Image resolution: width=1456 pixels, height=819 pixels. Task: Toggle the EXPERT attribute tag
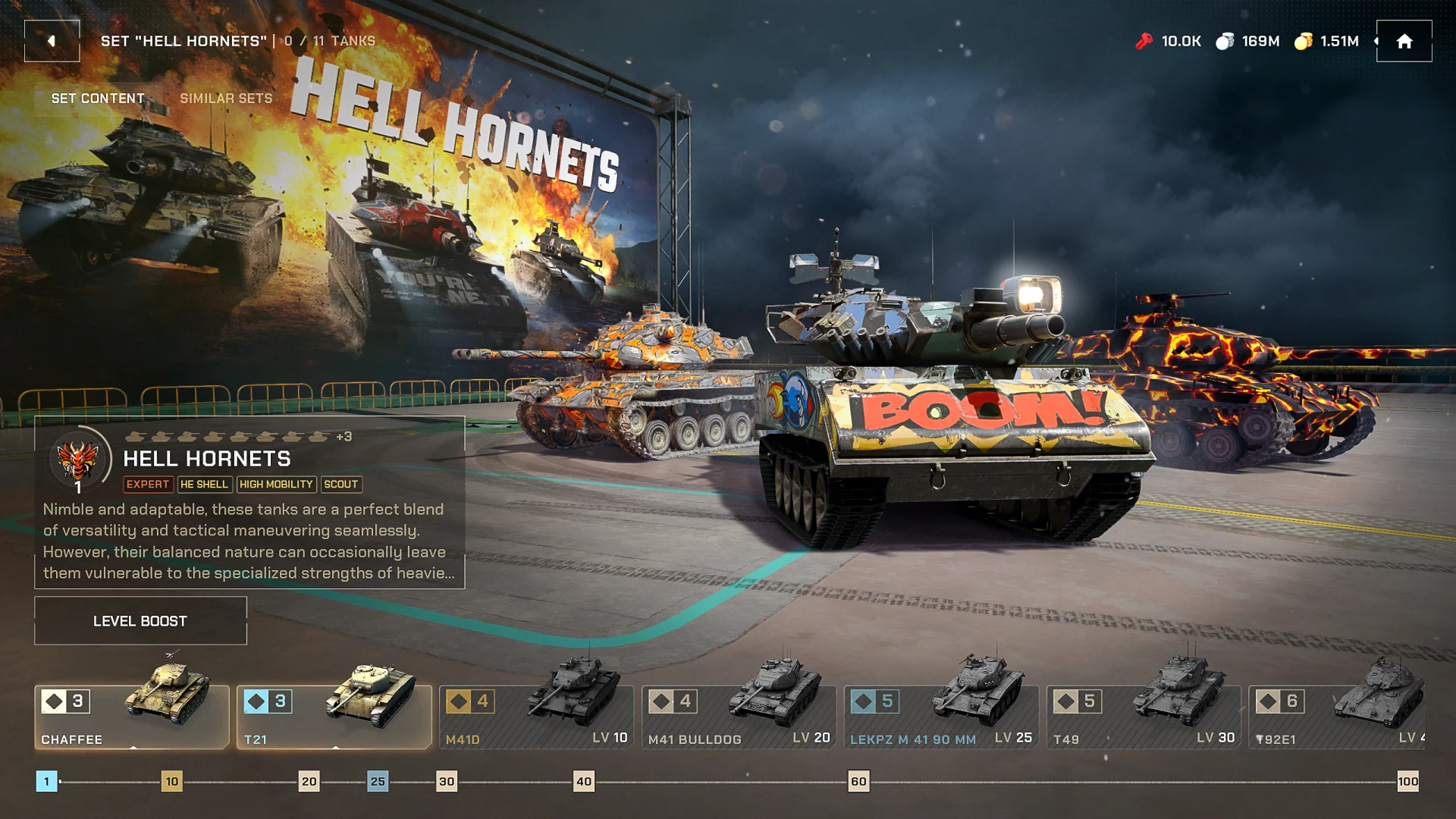pos(147,485)
